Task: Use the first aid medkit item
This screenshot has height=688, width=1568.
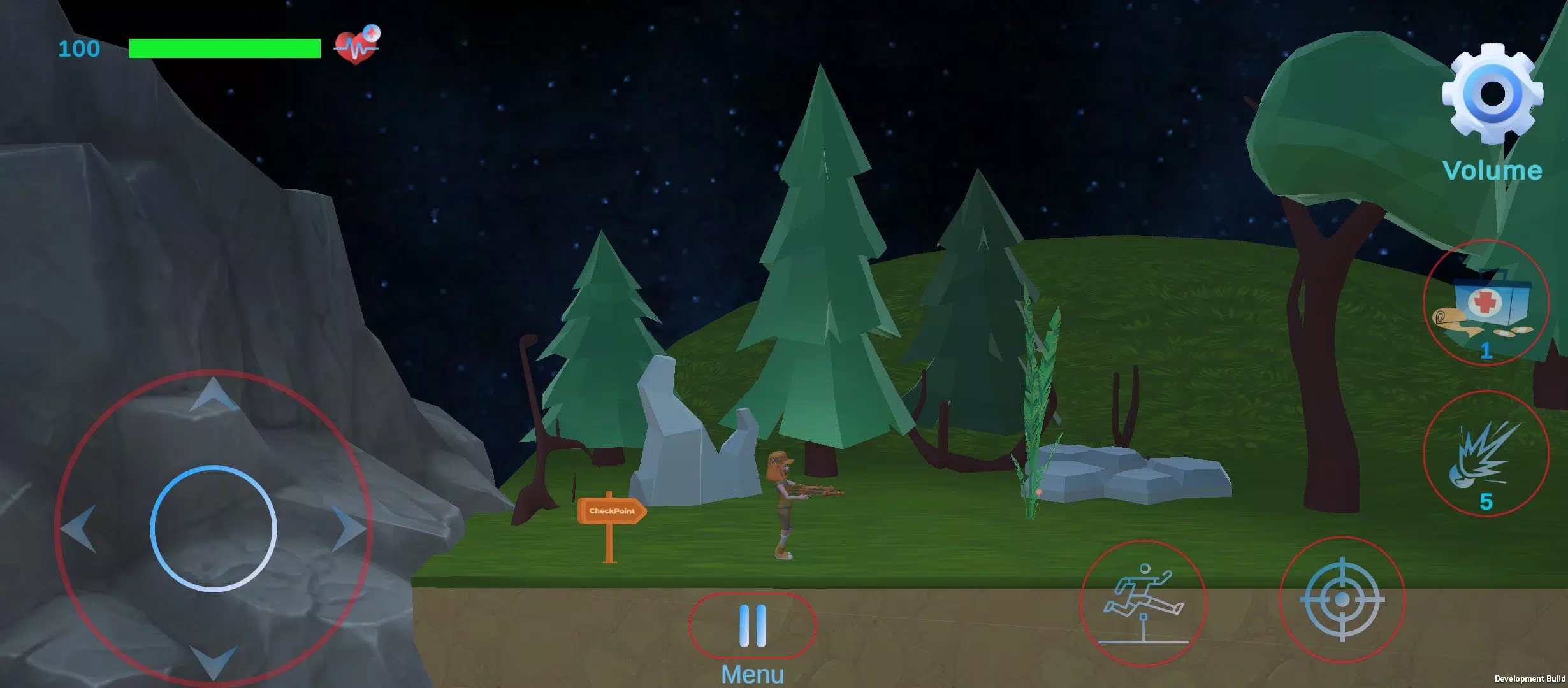Action: pos(1486,303)
